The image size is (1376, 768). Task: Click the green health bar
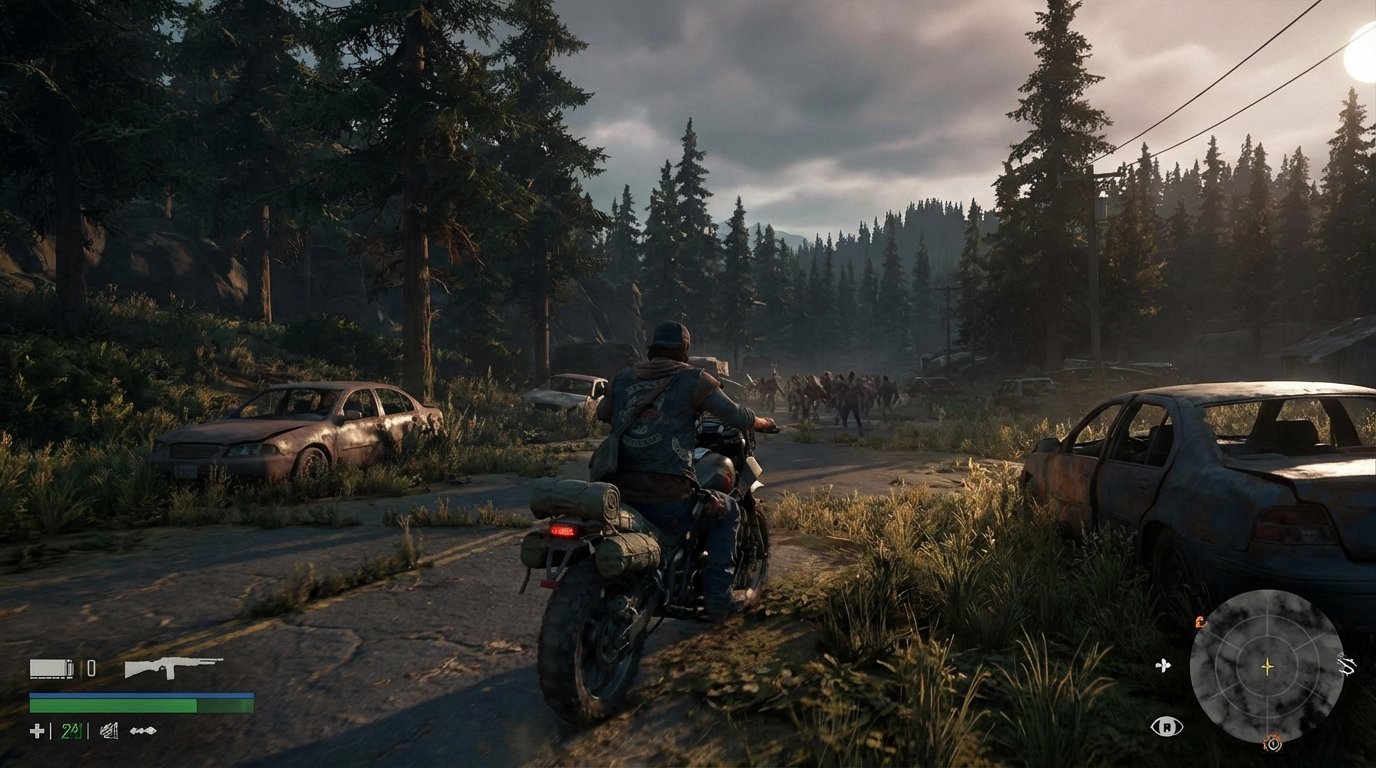click(x=113, y=705)
